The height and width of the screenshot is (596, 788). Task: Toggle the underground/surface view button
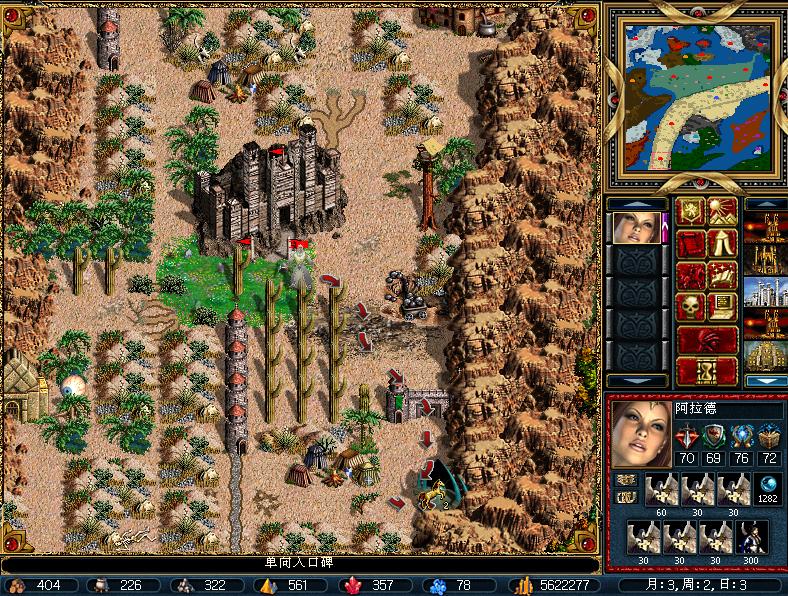(x=723, y=212)
